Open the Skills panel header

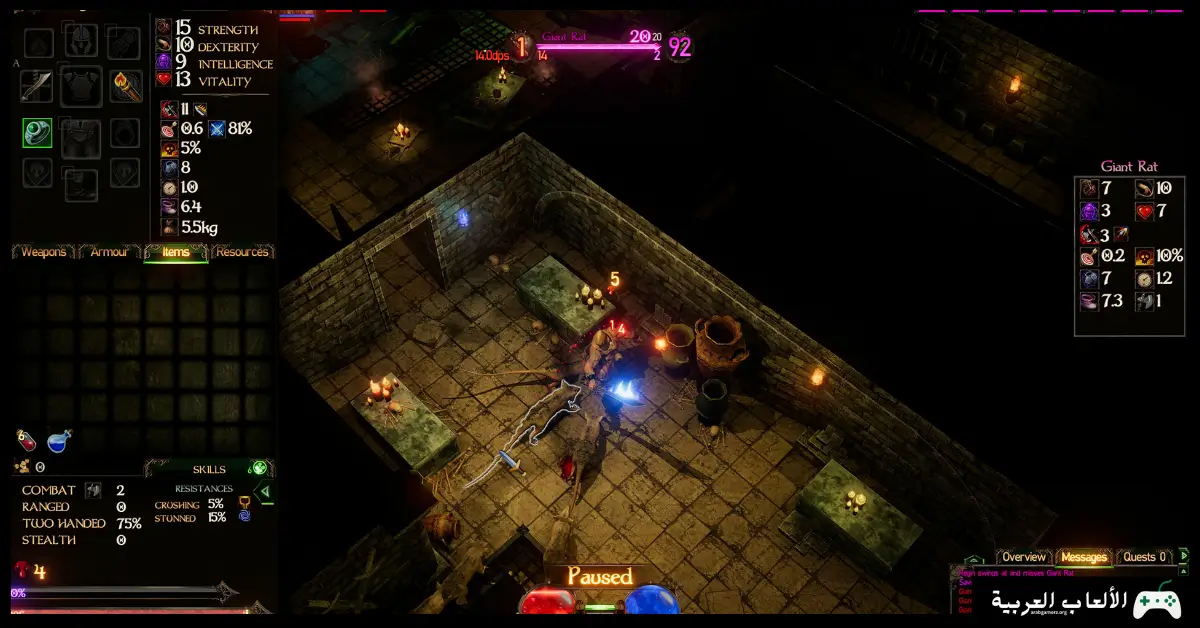[x=209, y=469]
